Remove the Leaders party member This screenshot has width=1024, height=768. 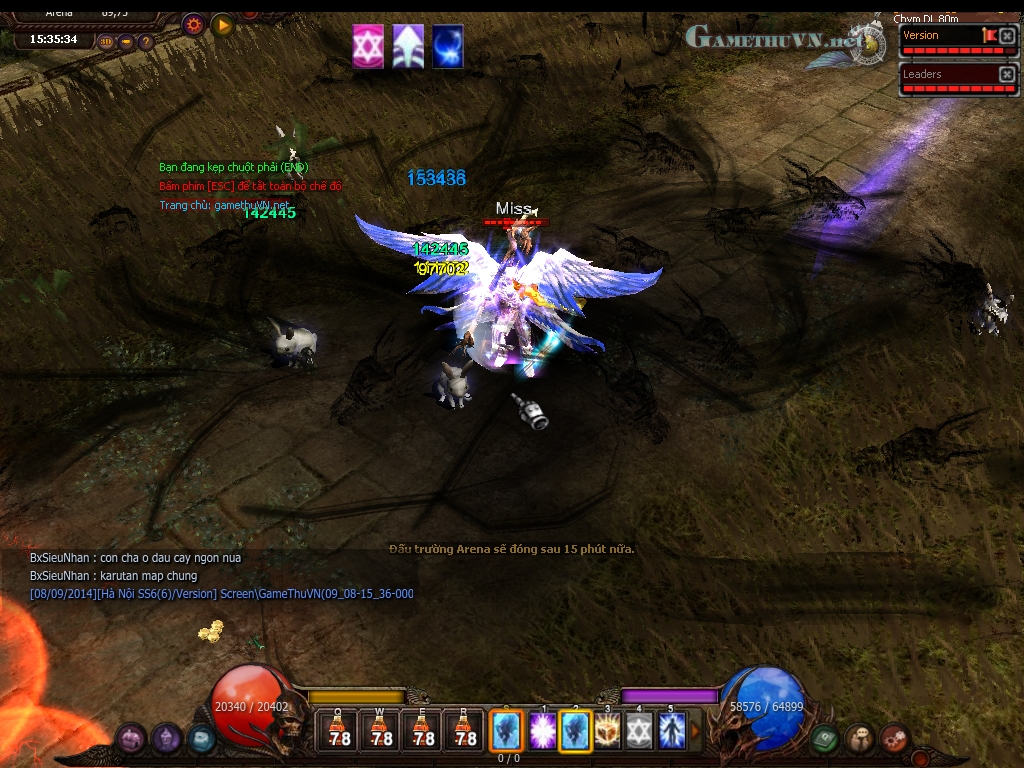click(1007, 75)
